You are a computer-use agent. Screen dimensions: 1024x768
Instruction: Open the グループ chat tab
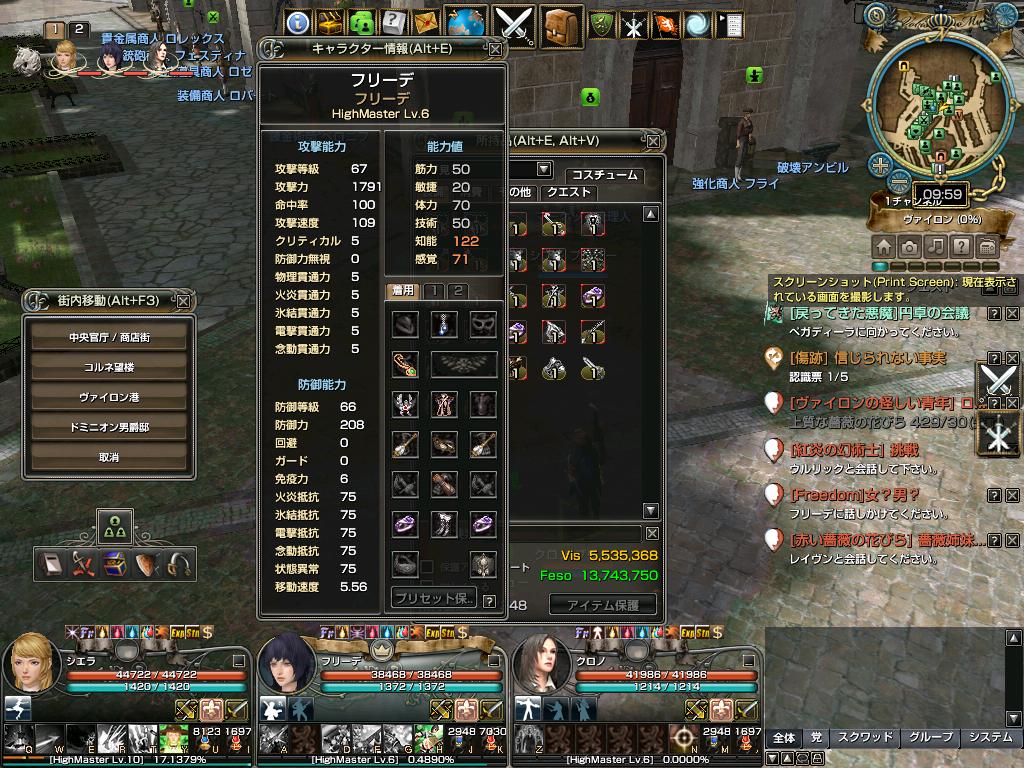929,738
